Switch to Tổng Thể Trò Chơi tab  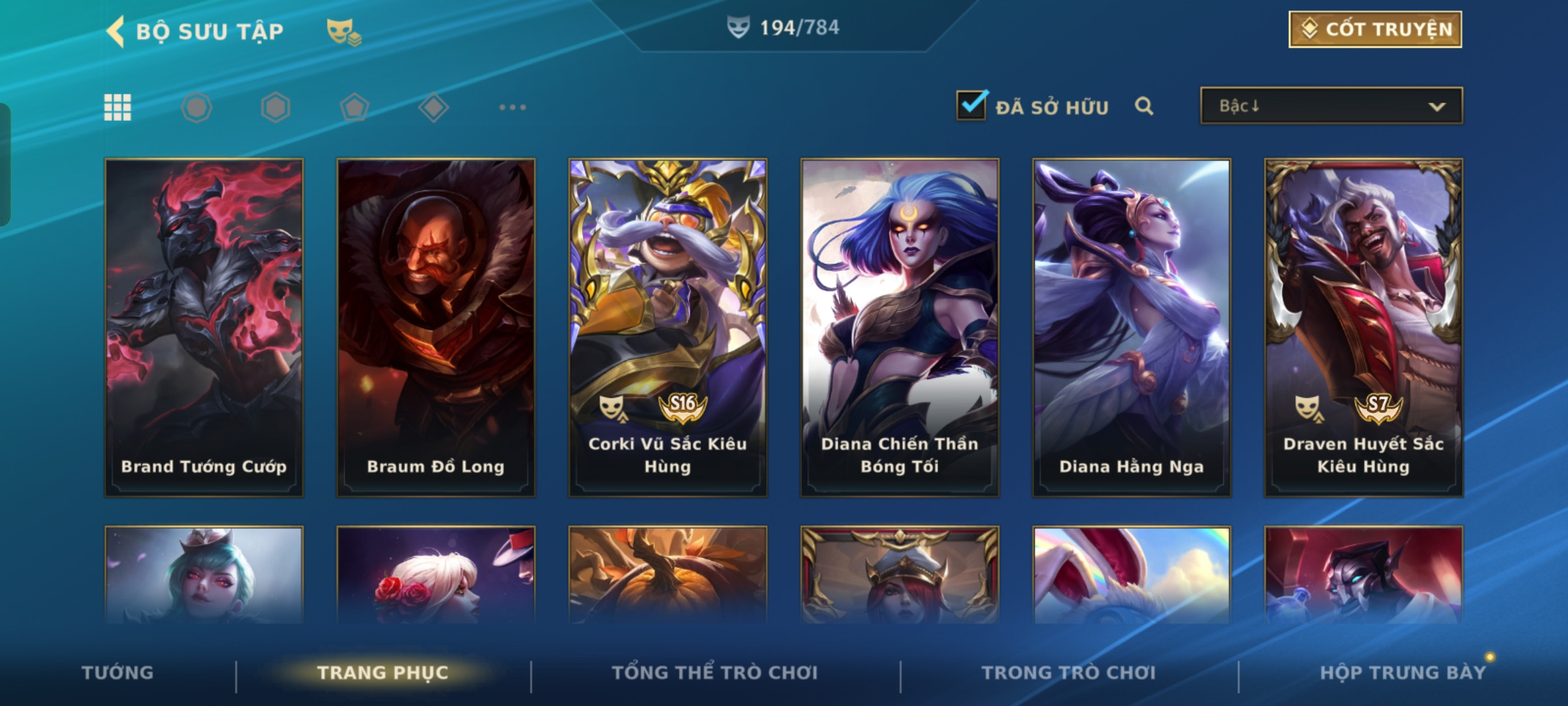715,673
